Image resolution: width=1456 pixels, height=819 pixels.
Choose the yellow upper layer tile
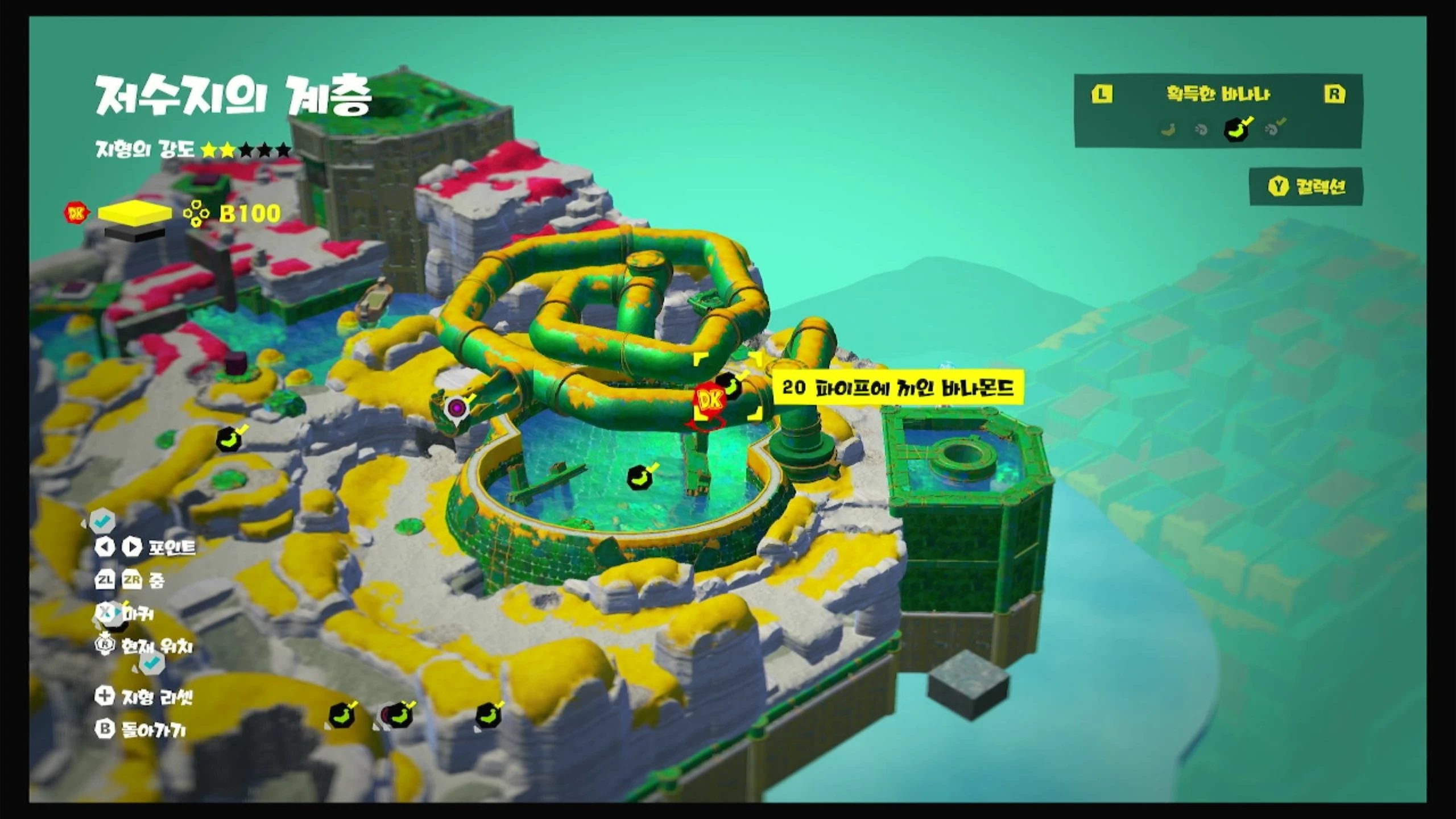[135, 212]
